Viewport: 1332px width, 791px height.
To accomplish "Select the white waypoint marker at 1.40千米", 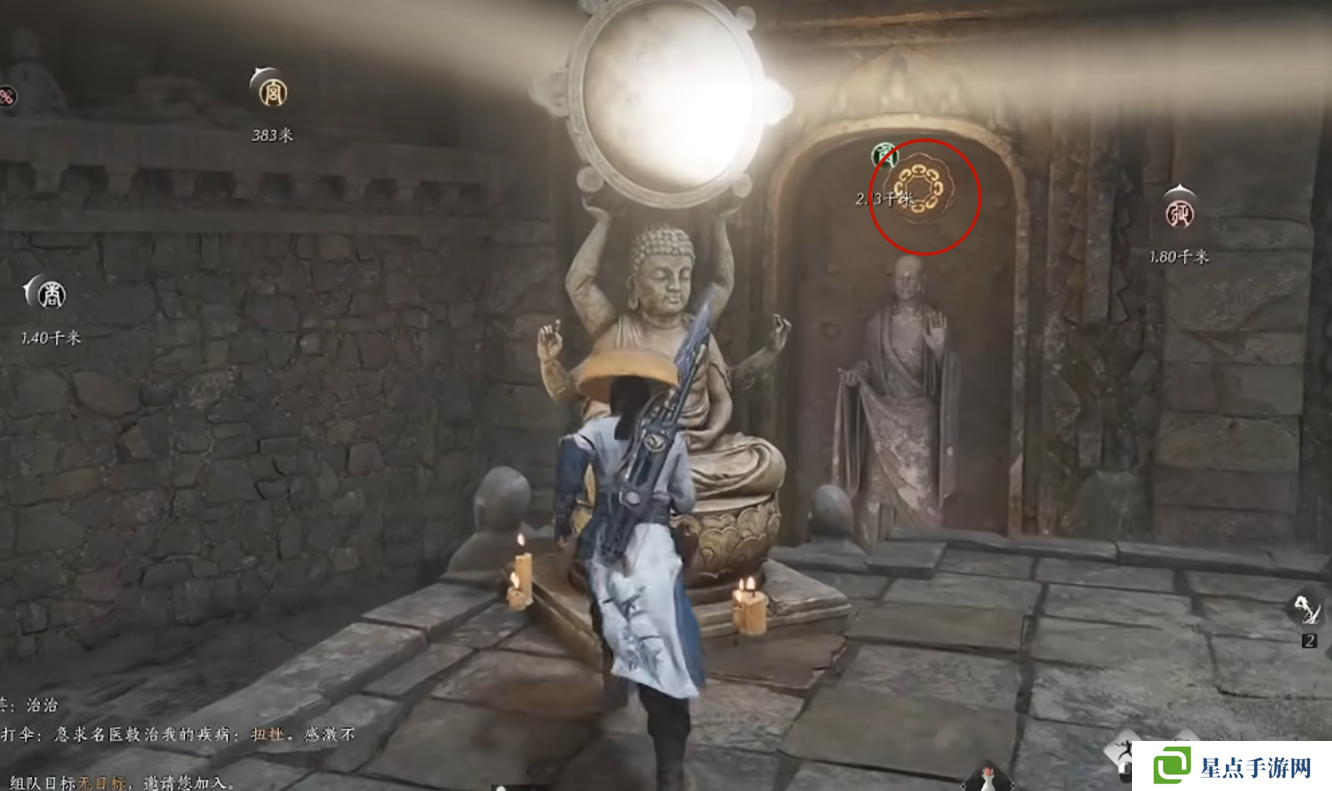I will pos(50,294).
